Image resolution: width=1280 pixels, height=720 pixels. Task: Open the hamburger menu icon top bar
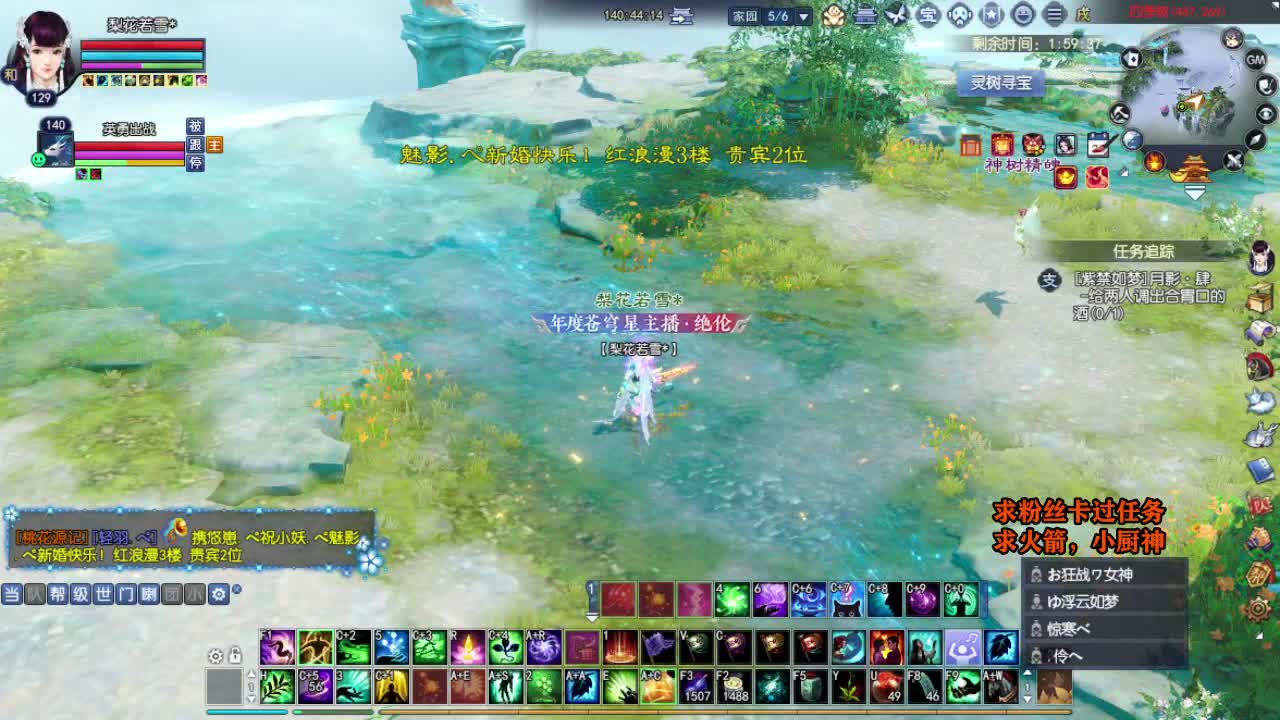tap(1053, 12)
